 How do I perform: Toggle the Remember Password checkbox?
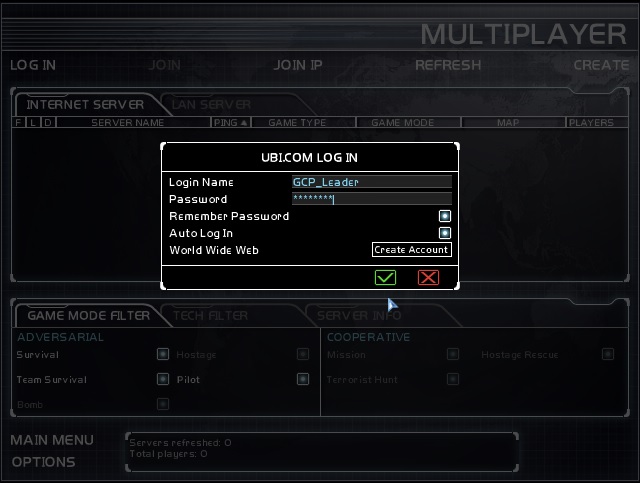(x=445, y=216)
